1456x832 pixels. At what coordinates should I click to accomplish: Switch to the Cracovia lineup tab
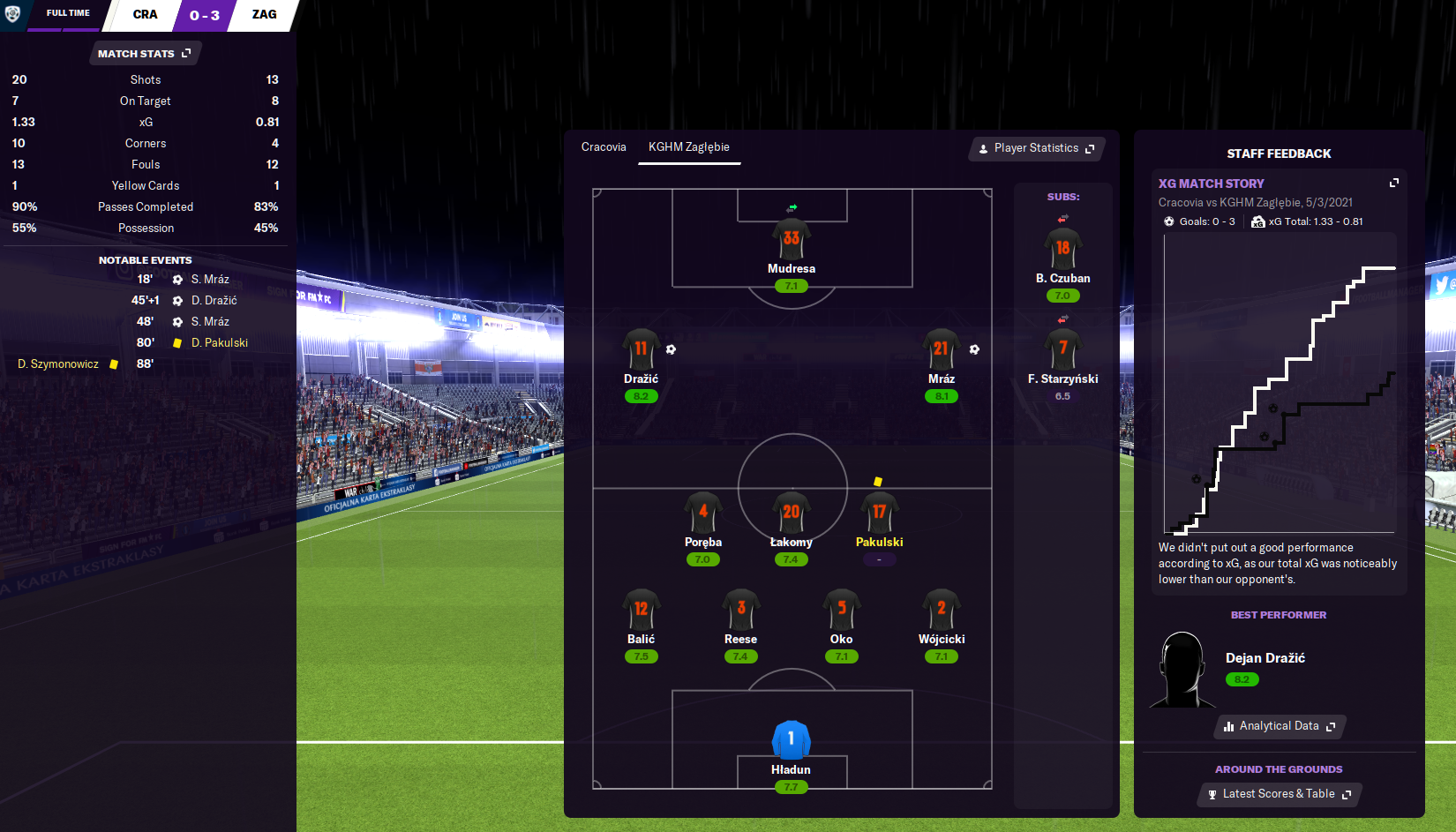[604, 147]
